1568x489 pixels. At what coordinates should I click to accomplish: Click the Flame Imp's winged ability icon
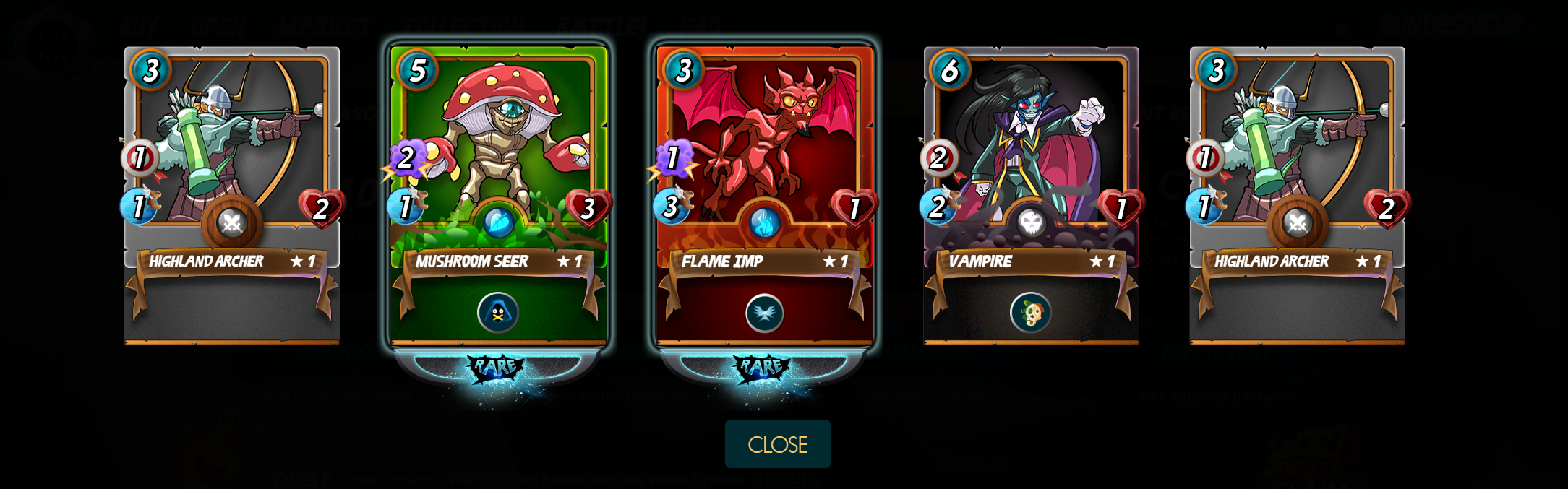[x=764, y=313]
